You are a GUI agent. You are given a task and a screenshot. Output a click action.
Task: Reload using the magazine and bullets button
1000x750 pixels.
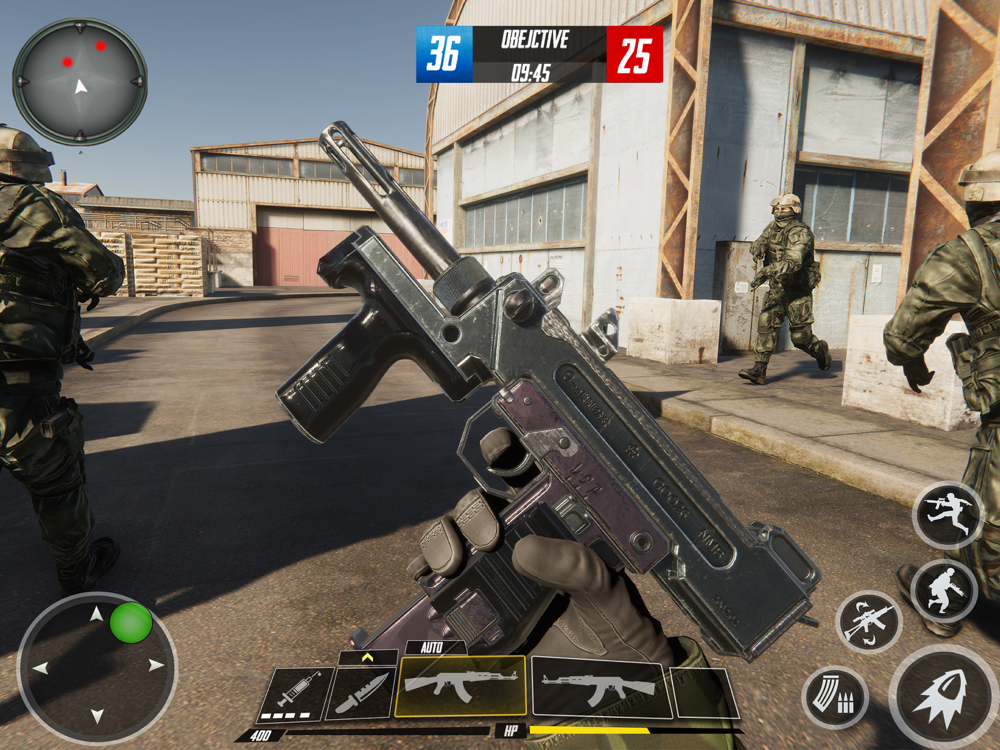click(834, 697)
